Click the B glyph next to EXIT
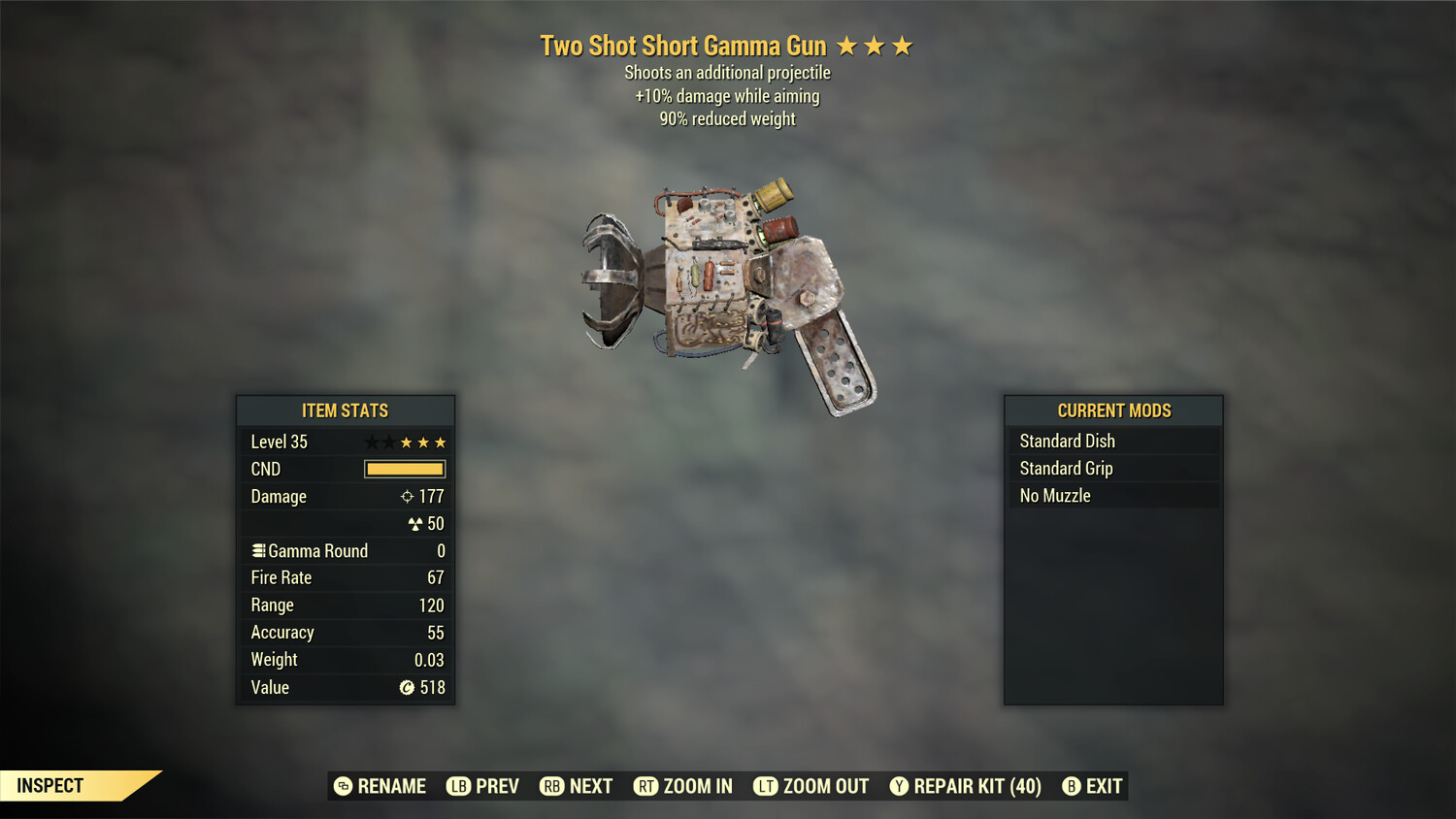Viewport: 1456px width, 819px height. pyautogui.click(x=1072, y=786)
